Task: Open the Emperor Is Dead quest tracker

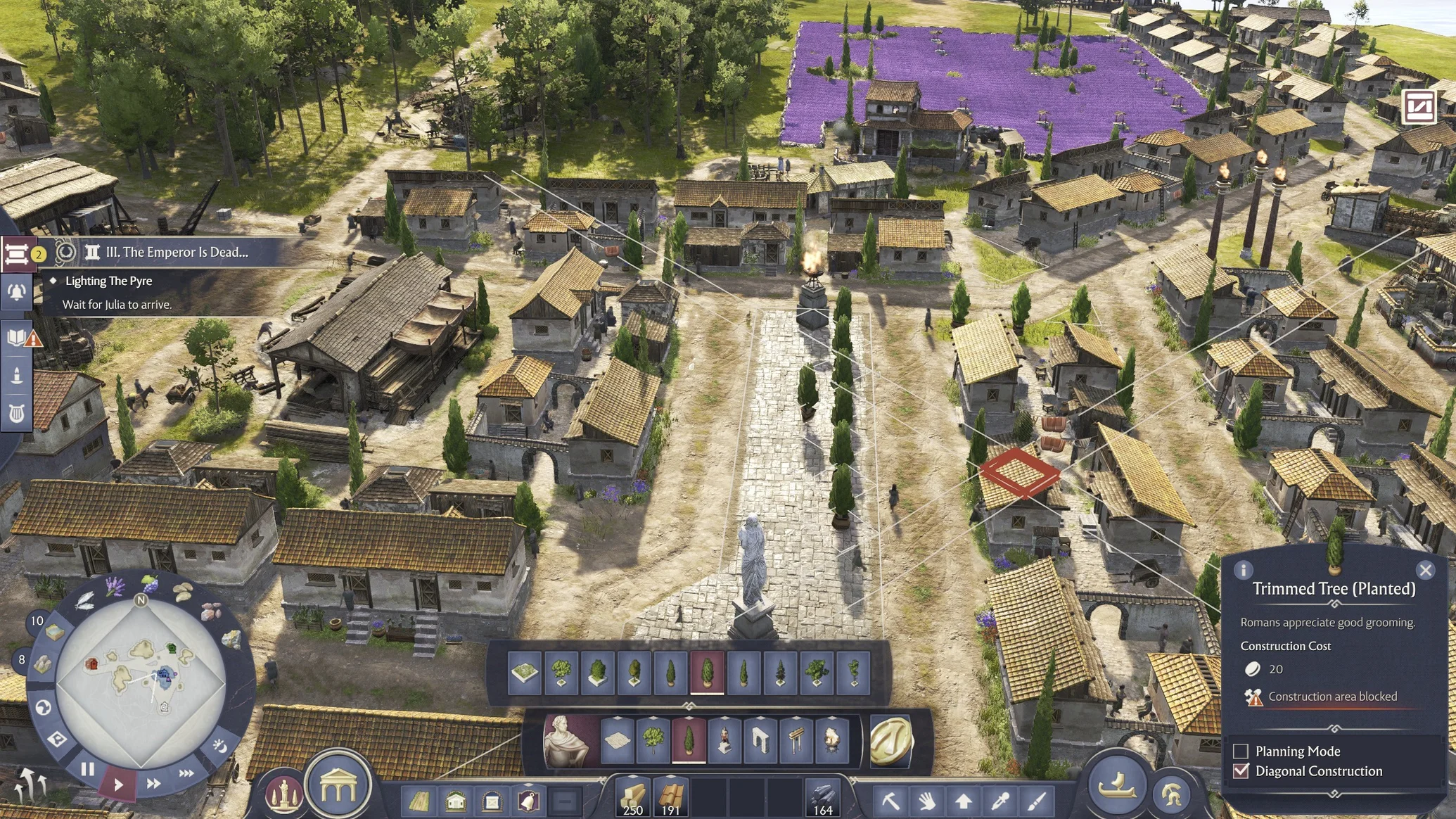Action: 176,252
